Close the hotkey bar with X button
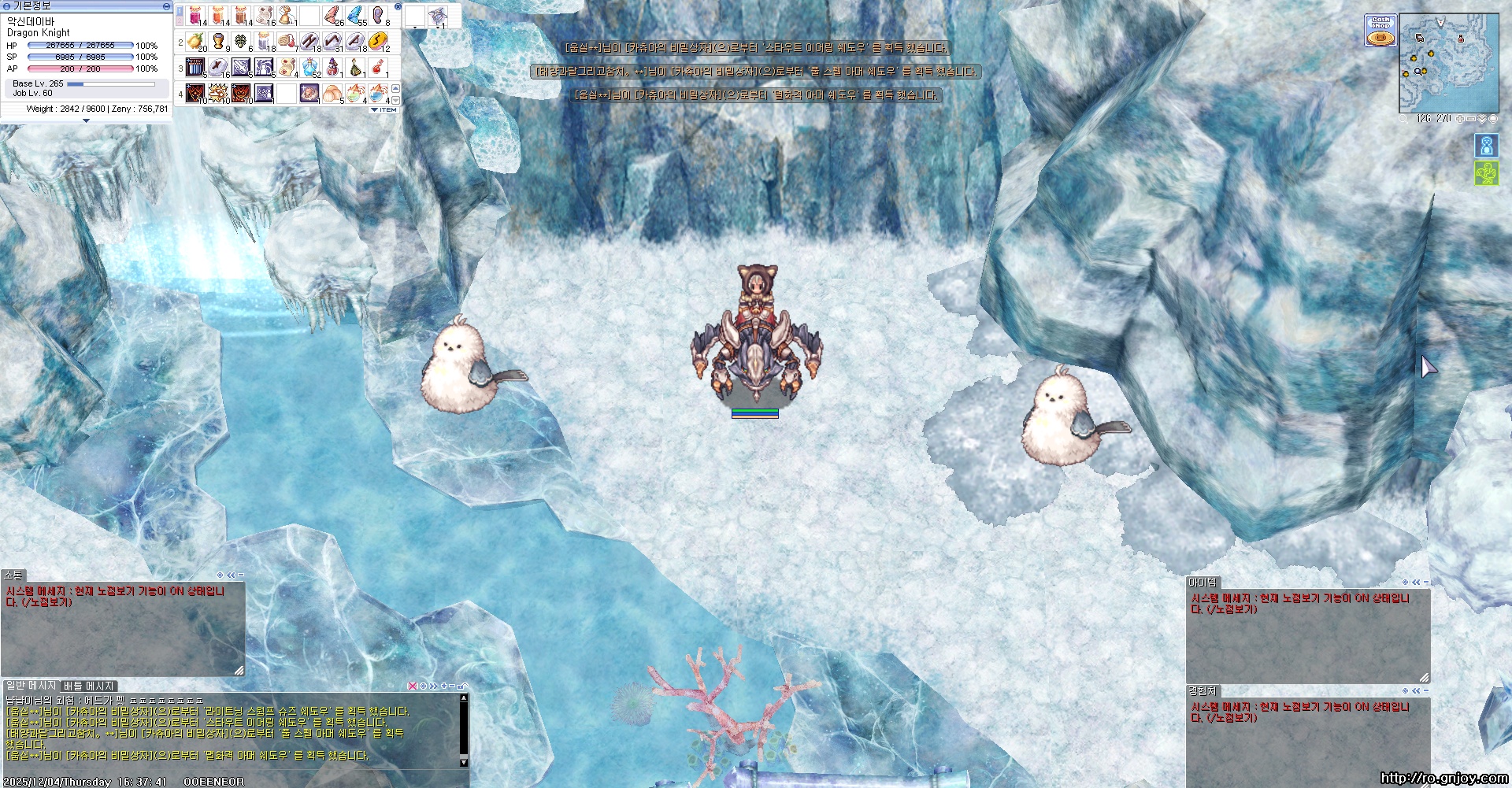The width and height of the screenshot is (1512, 788). [x=398, y=6]
